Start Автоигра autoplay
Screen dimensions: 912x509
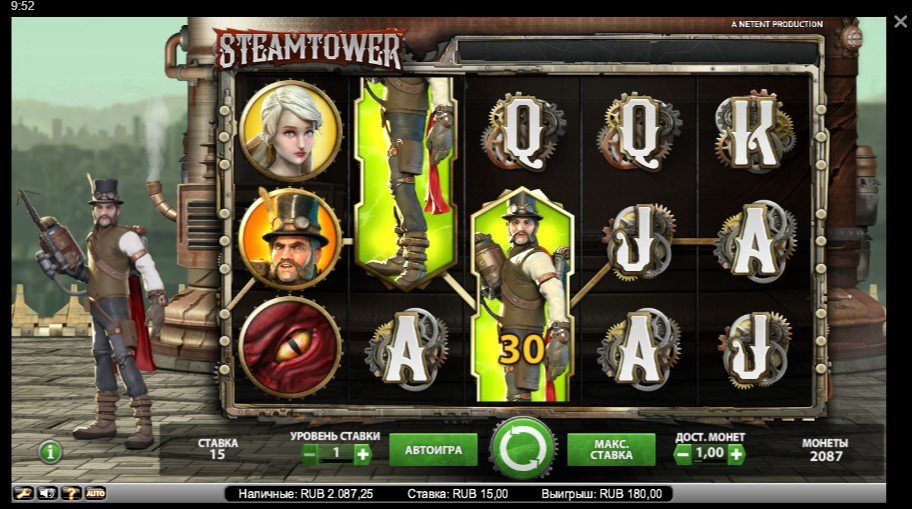[x=433, y=450]
